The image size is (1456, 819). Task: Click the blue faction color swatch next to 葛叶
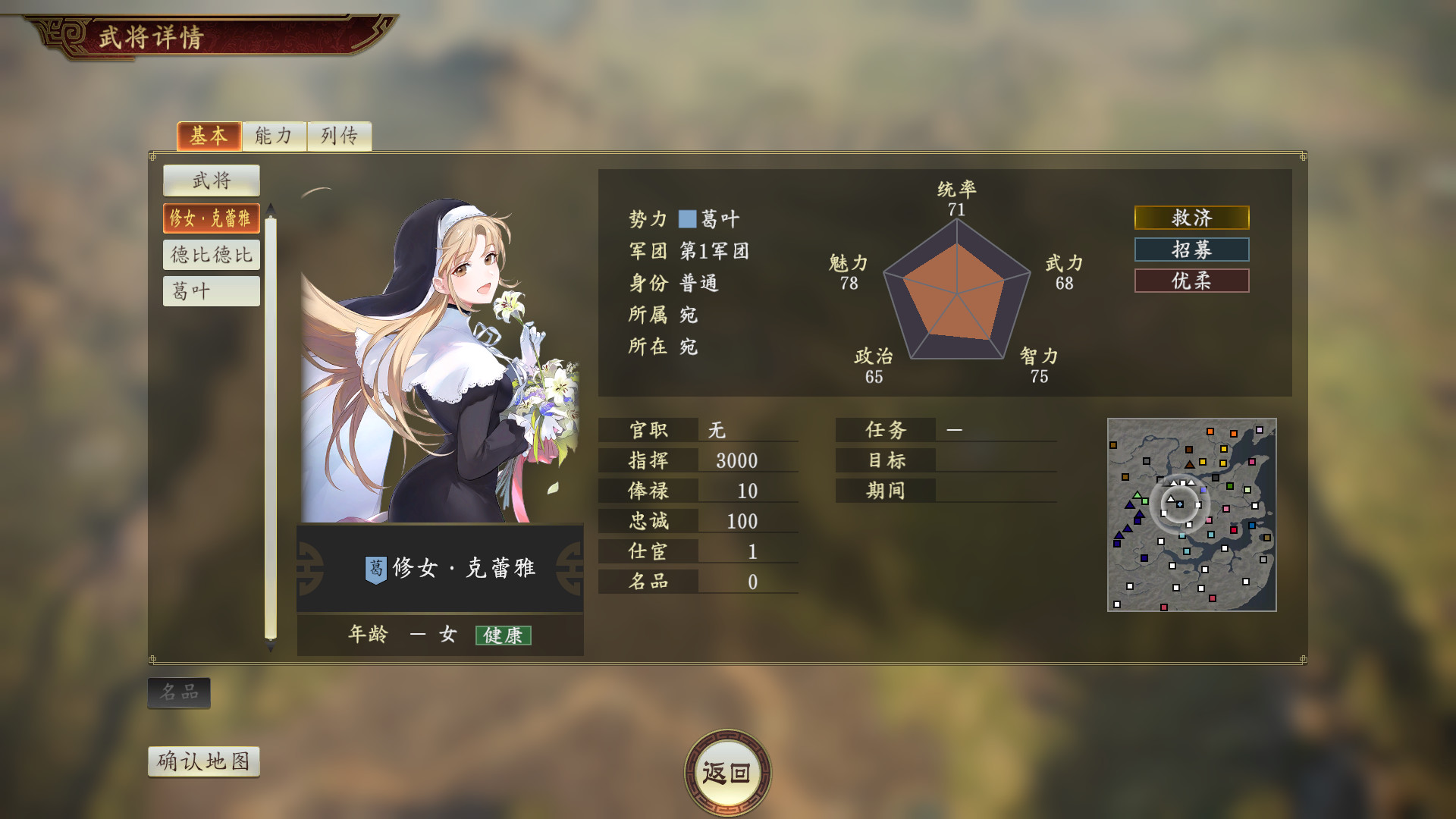tap(686, 219)
